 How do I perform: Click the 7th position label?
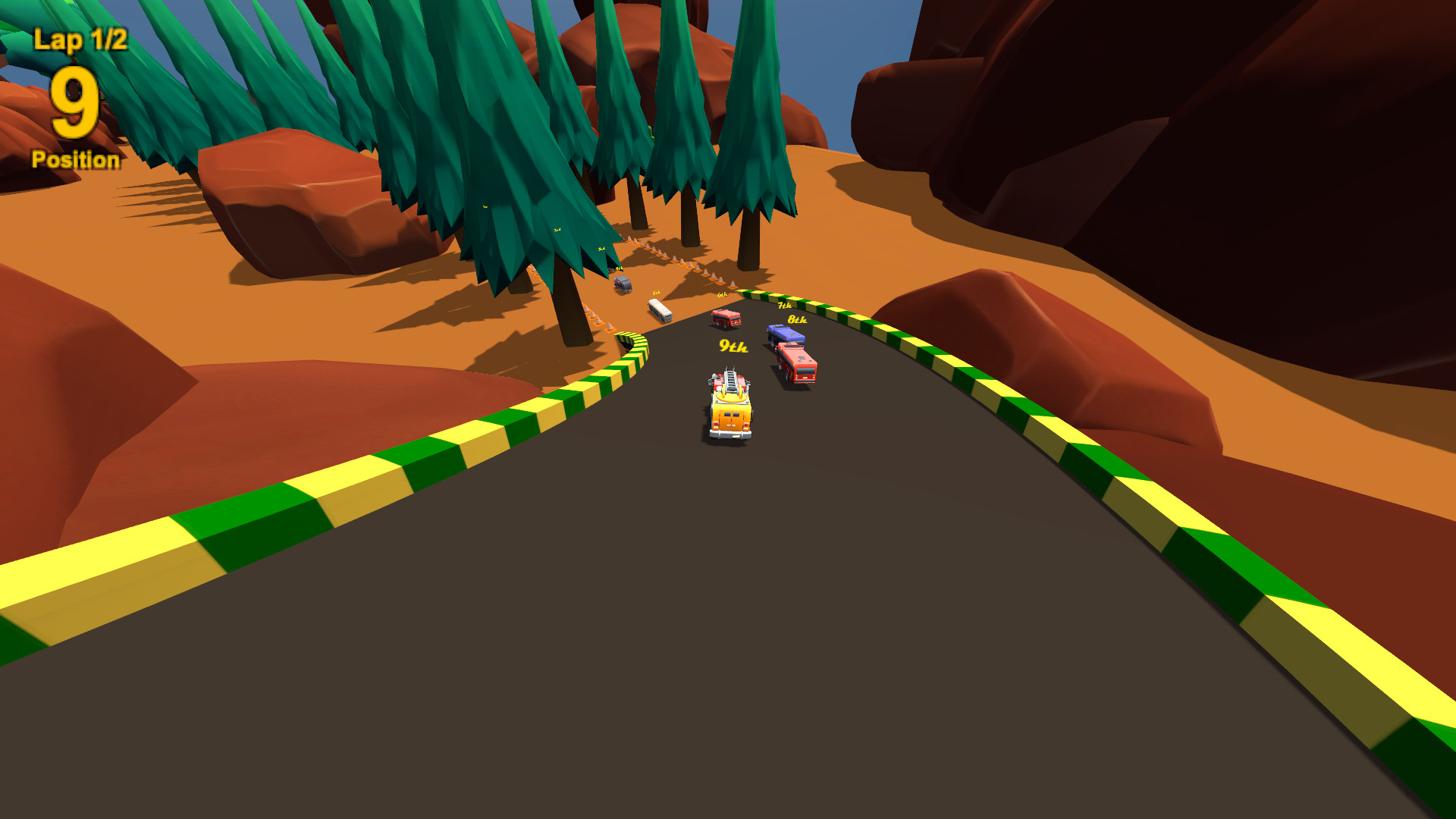coord(785,305)
